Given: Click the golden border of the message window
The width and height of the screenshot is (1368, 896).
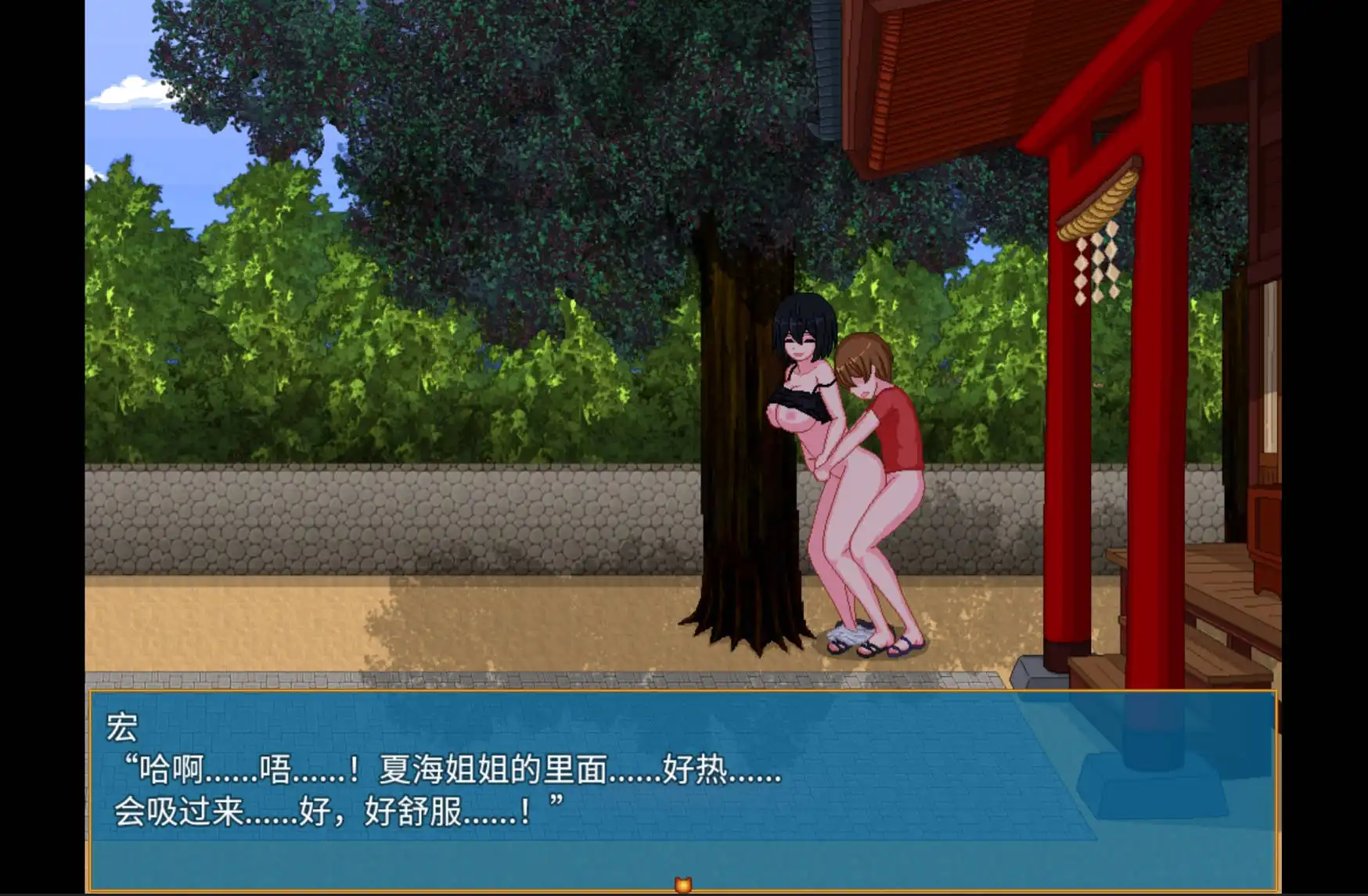Looking at the screenshot, I should 626,693.
